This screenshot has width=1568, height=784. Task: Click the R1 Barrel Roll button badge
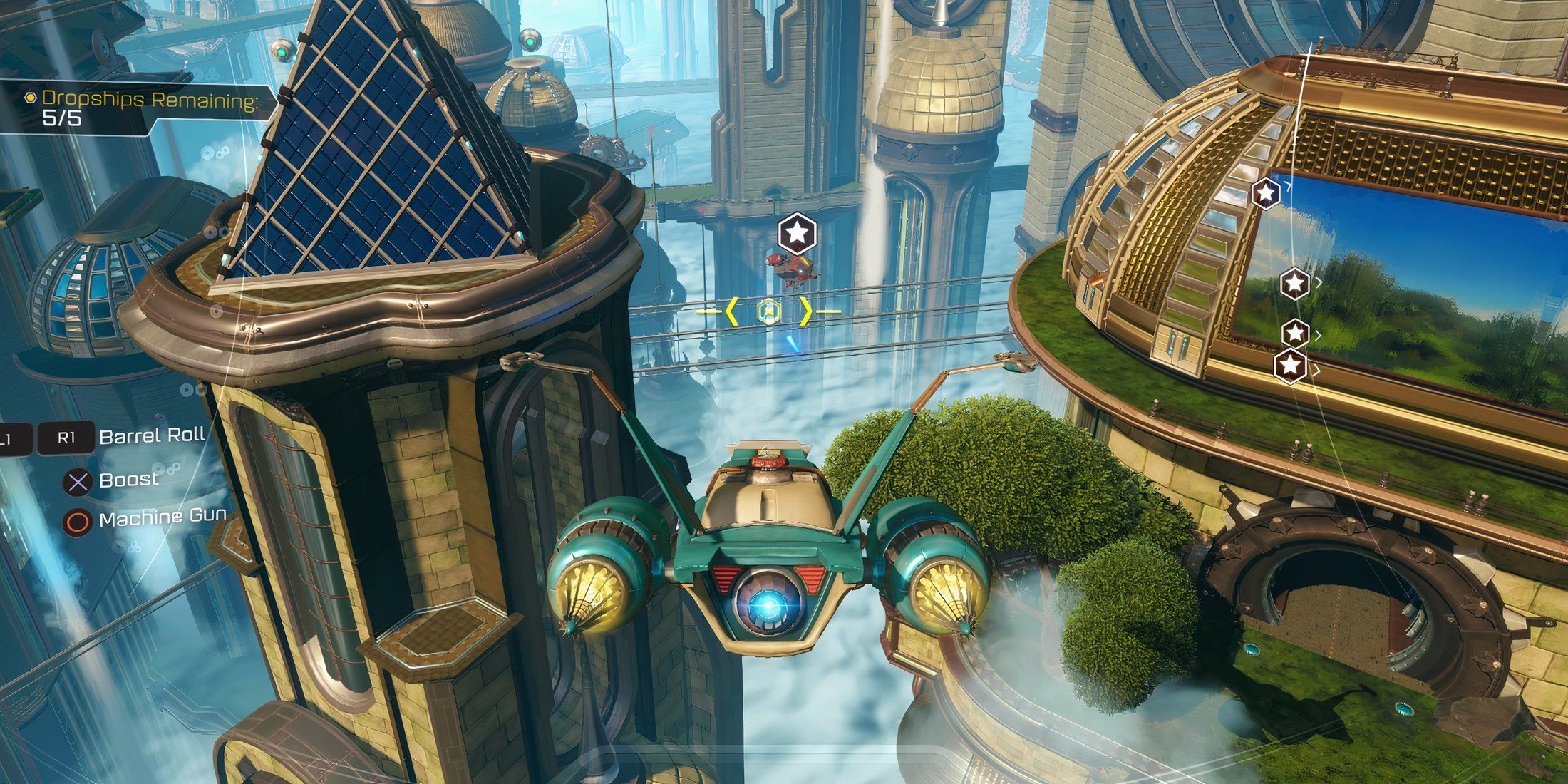pos(68,437)
